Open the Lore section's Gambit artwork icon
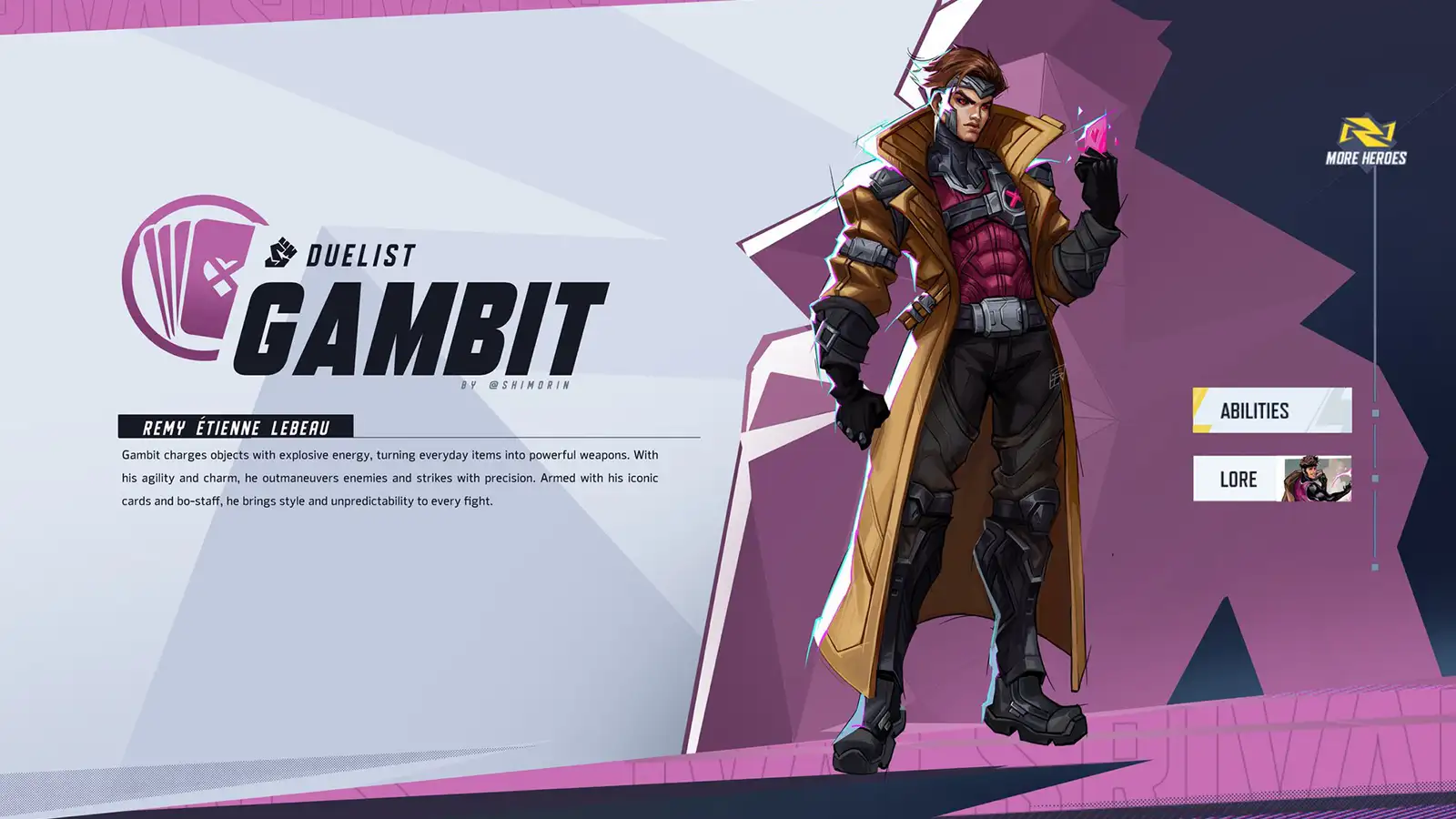The image size is (1456, 819). pos(1317,480)
